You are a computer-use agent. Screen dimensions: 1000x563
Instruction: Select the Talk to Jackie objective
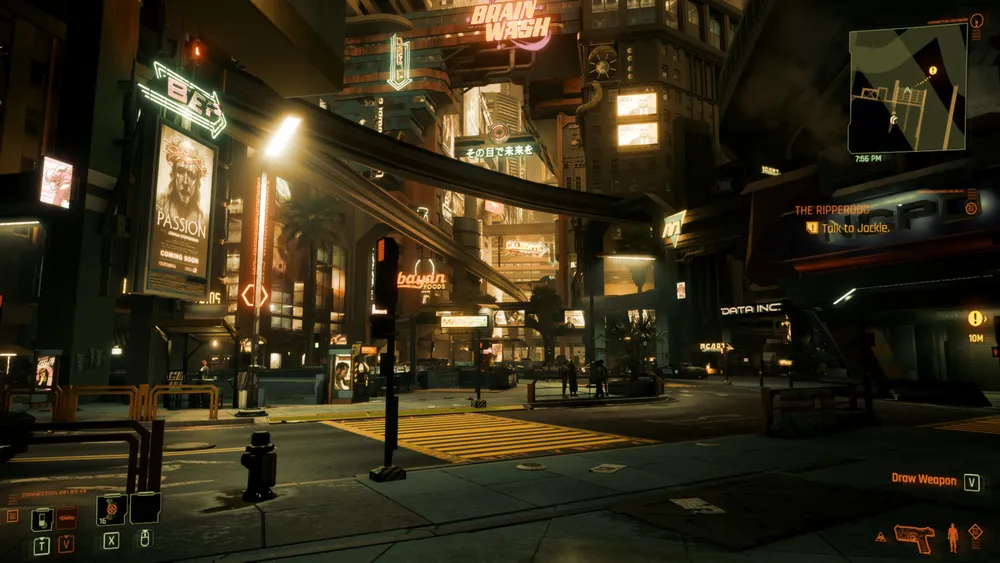pyautogui.click(x=855, y=228)
